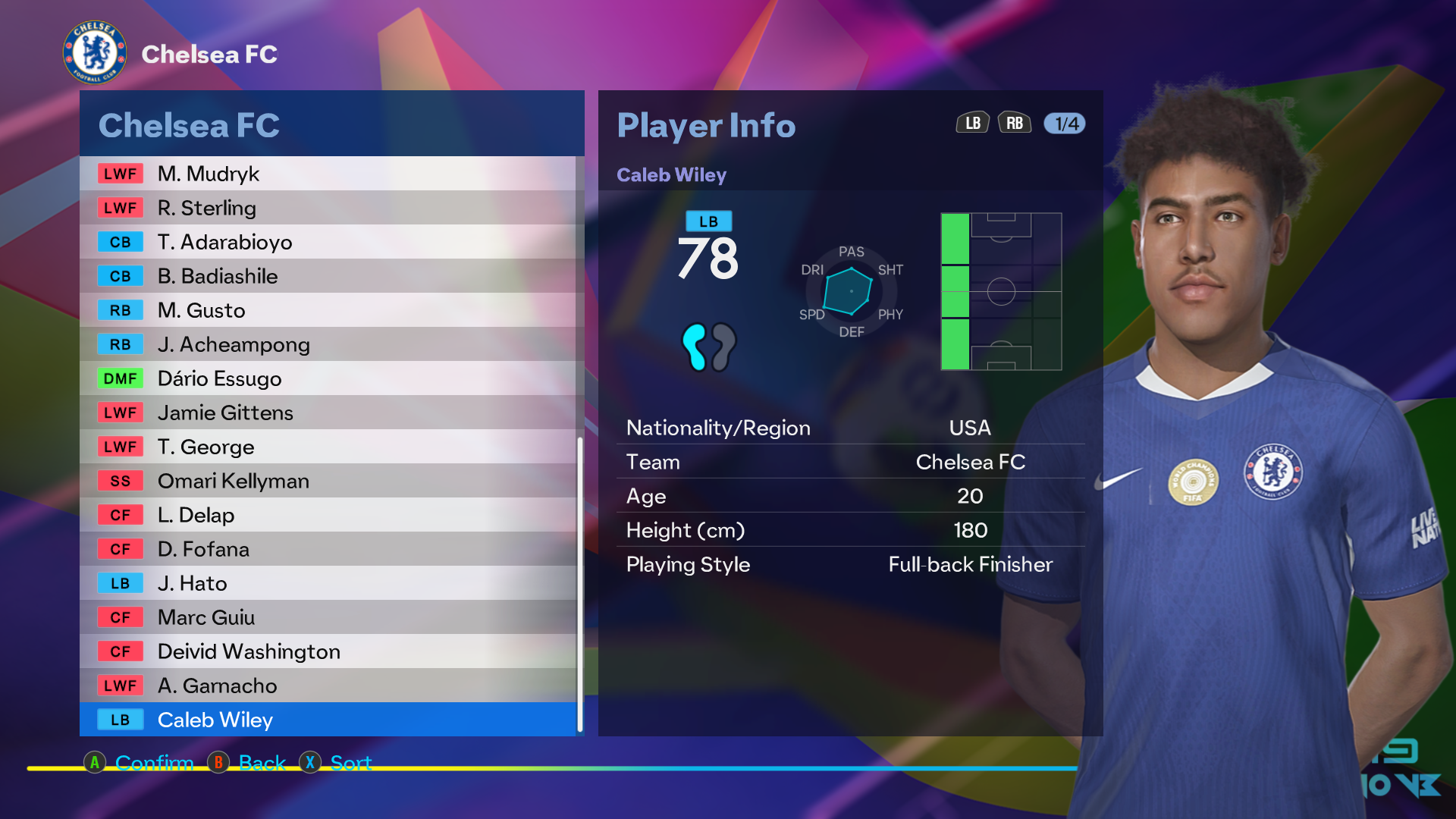Viewport: 1456px width, 819px height.
Task: Select Marc Guiu row
Action: (x=328, y=617)
